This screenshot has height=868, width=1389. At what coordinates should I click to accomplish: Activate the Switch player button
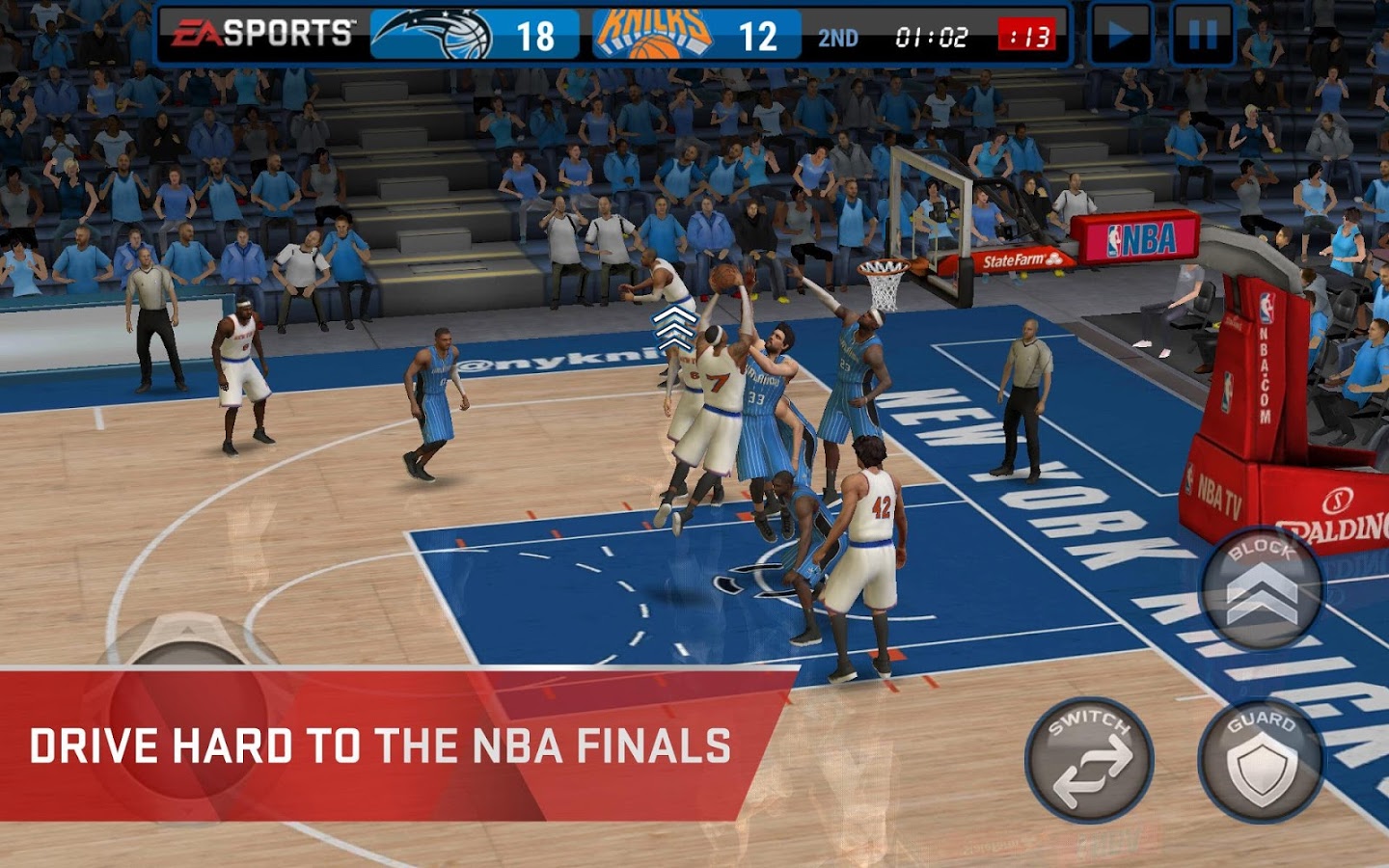coord(1089,760)
